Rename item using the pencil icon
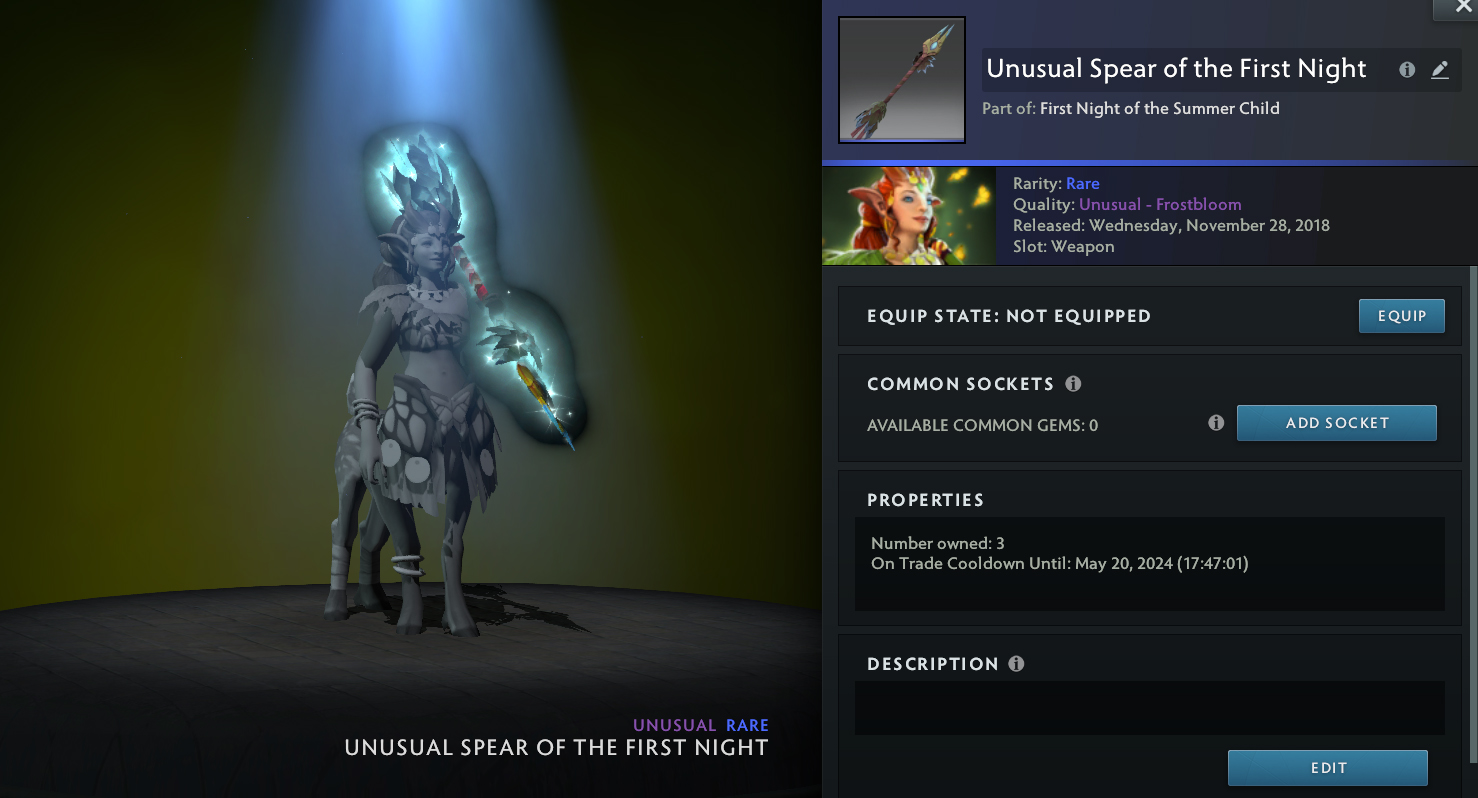This screenshot has height=798, width=1478. point(1439,70)
